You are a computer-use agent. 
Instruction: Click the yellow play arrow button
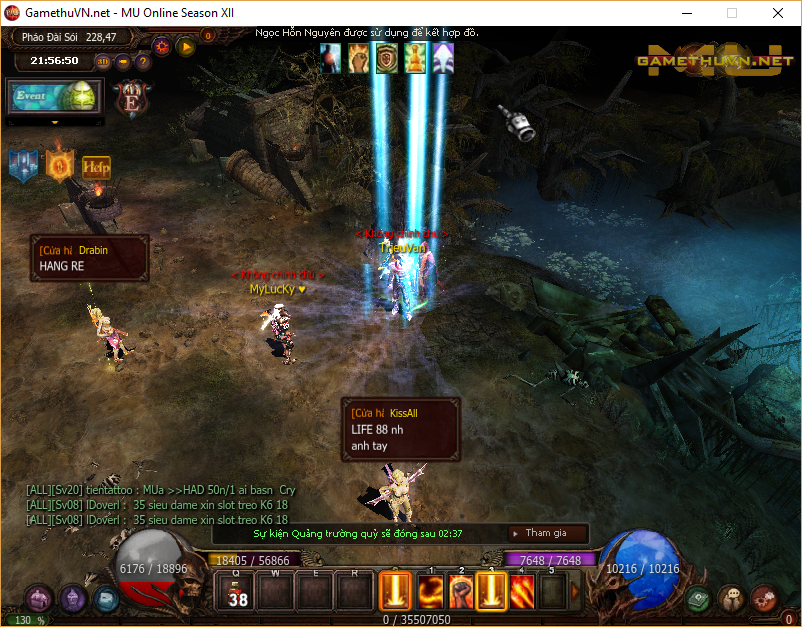coord(186,46)
